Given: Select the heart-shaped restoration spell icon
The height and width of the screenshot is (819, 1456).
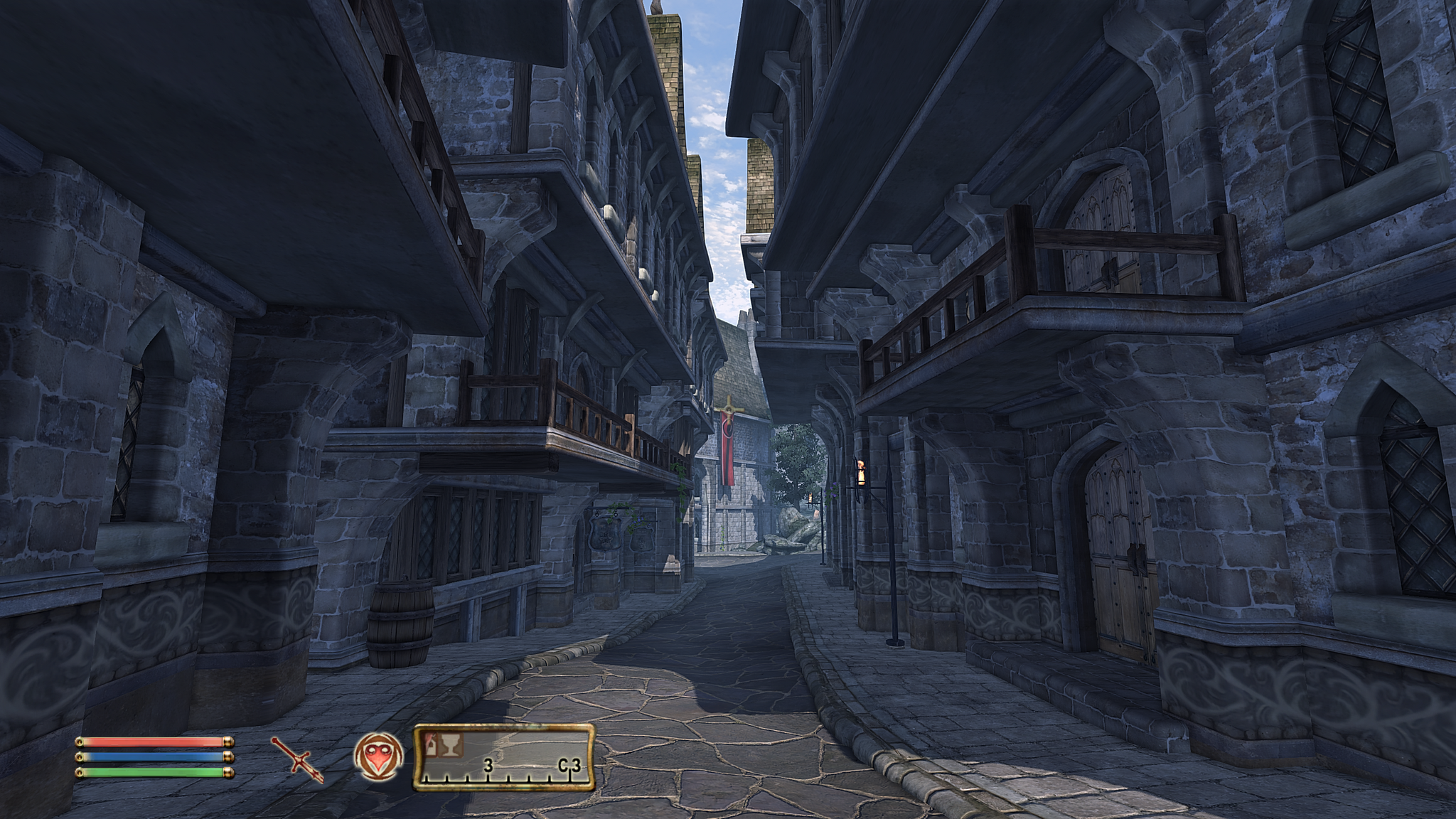Looking at the screenshot, I should tap(378, 756).
